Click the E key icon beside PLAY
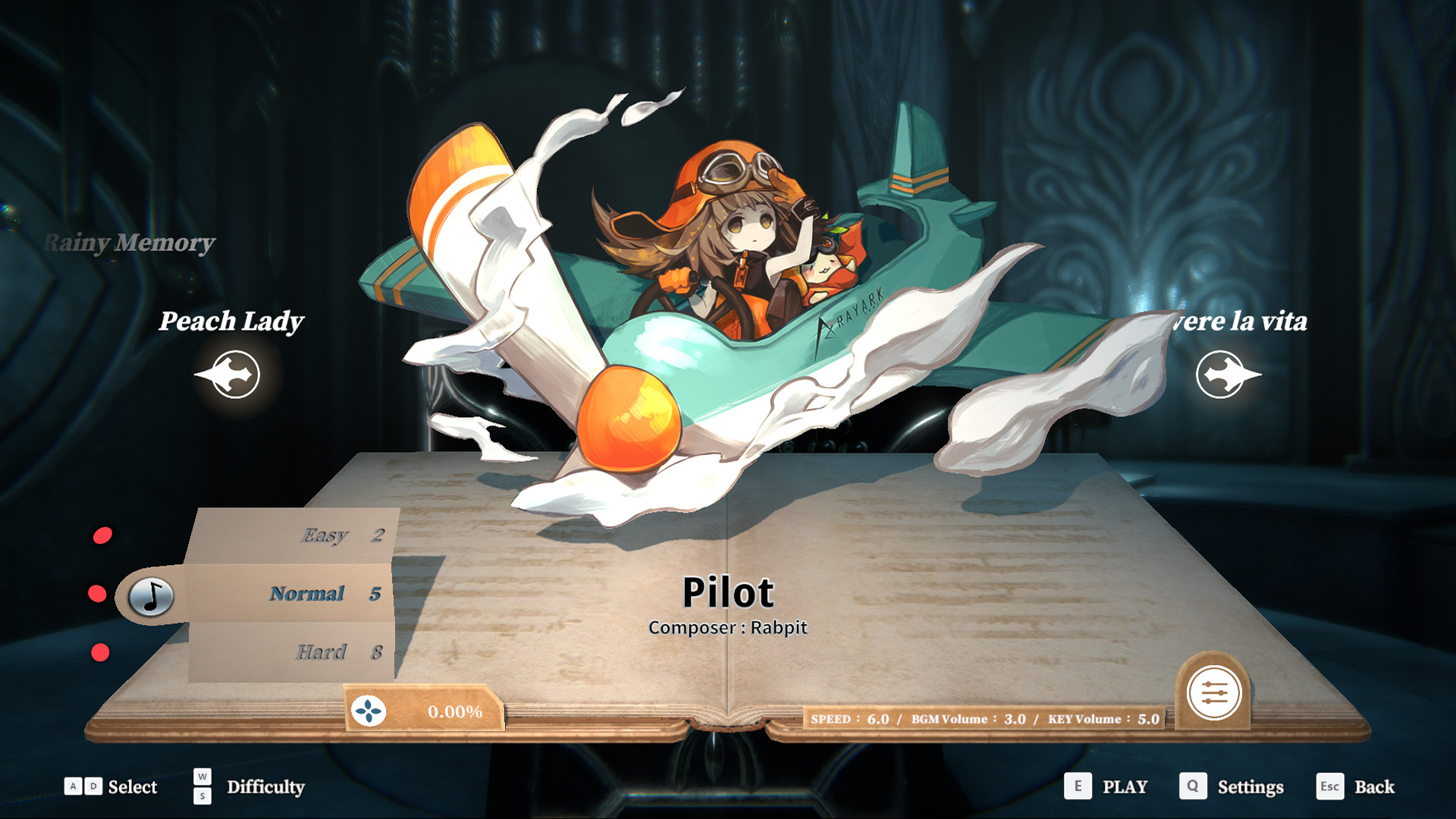Viewport: 1456px width, 819px height. (1077, 787)
